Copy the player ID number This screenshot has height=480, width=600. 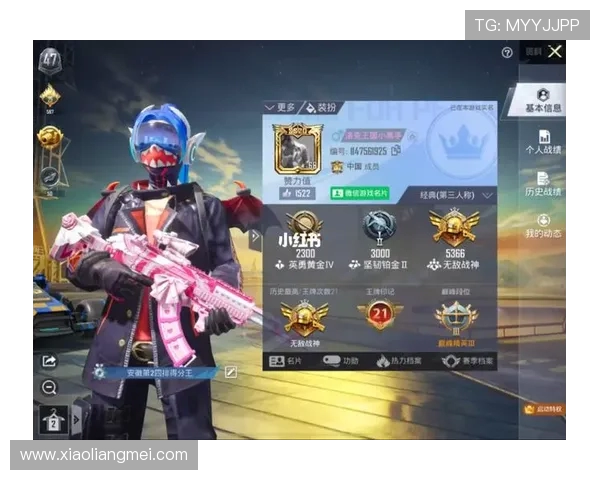tap(396, 150)
